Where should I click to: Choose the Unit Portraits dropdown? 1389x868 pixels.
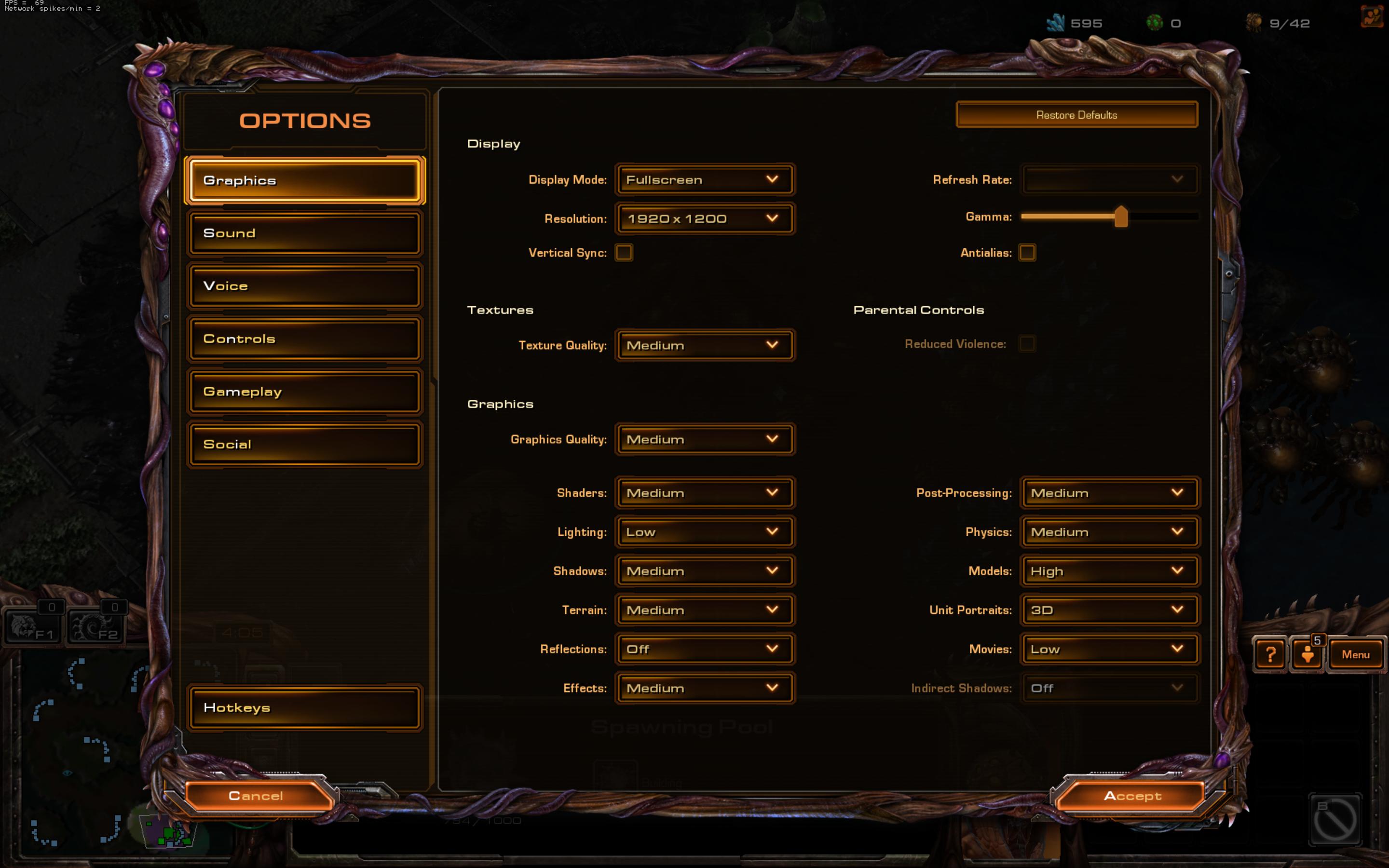tap(1109, 610)
